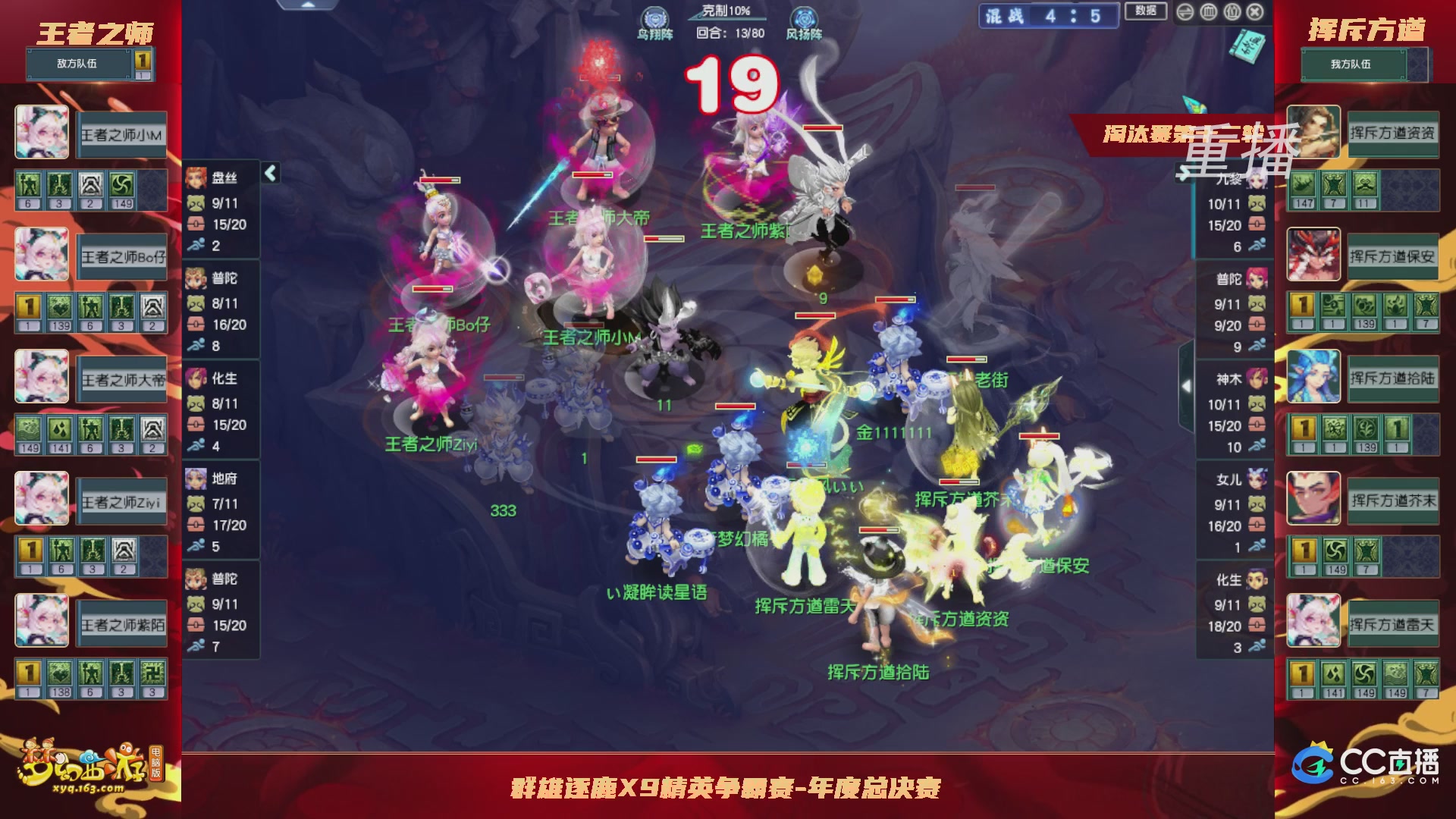Expand 敌方队伍 team selector under 王者之师
This screenshot has width=1456, height=819.
click(78, 64)
